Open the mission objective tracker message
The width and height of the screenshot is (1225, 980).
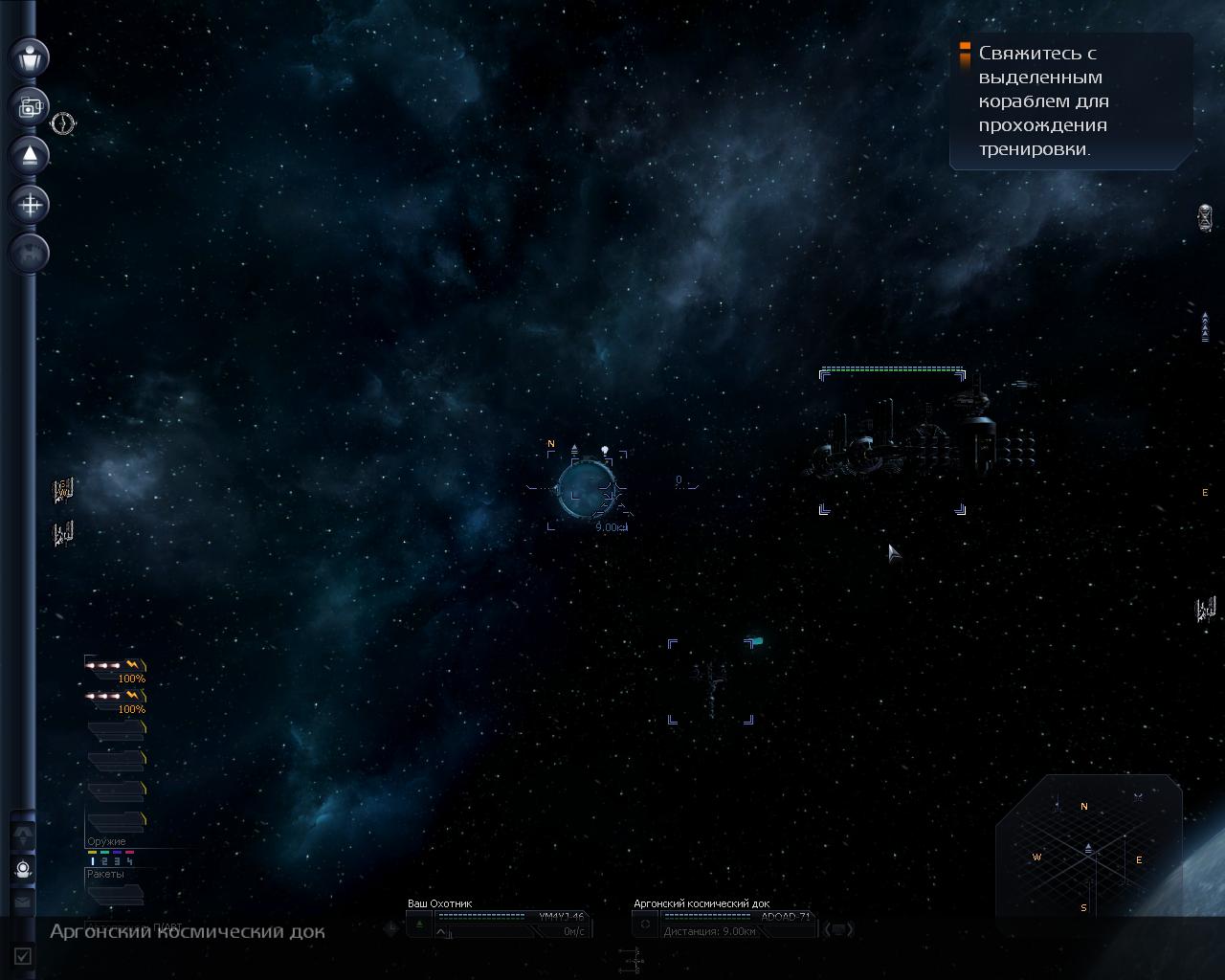(x=1070, y=100)
